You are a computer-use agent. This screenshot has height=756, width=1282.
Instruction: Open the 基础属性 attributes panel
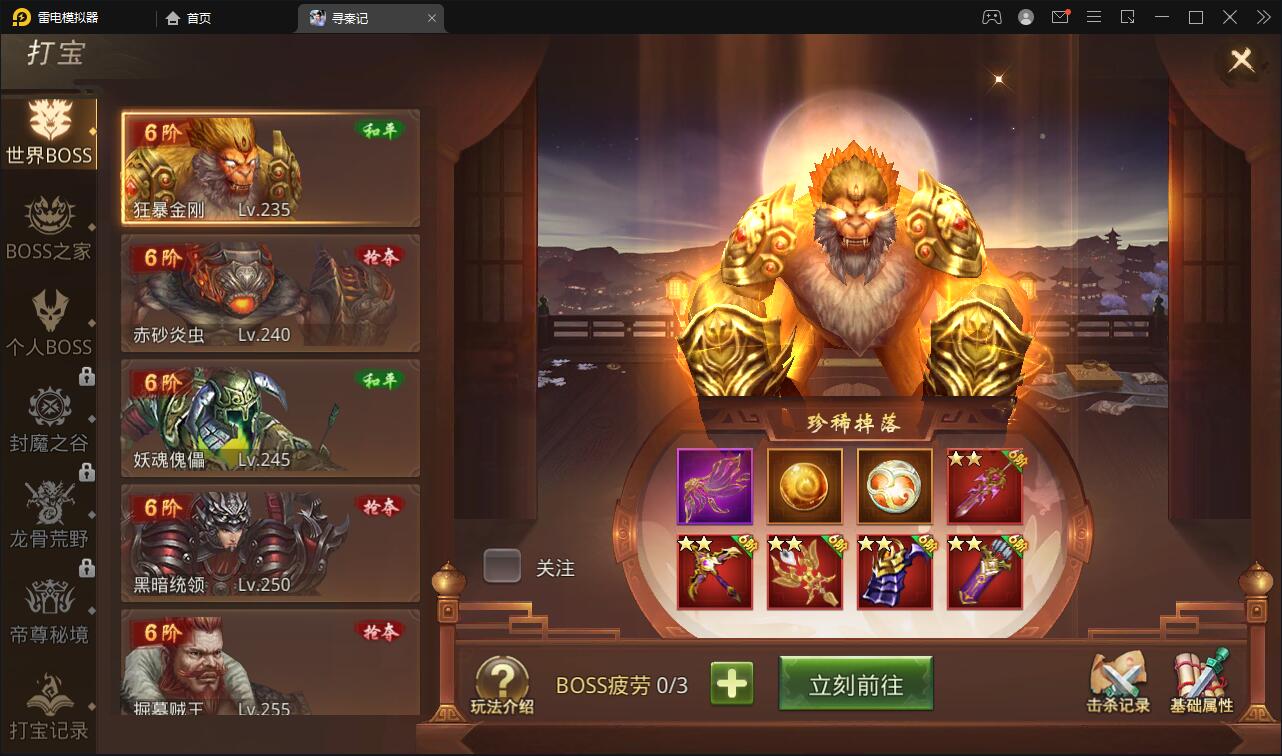1202,683
